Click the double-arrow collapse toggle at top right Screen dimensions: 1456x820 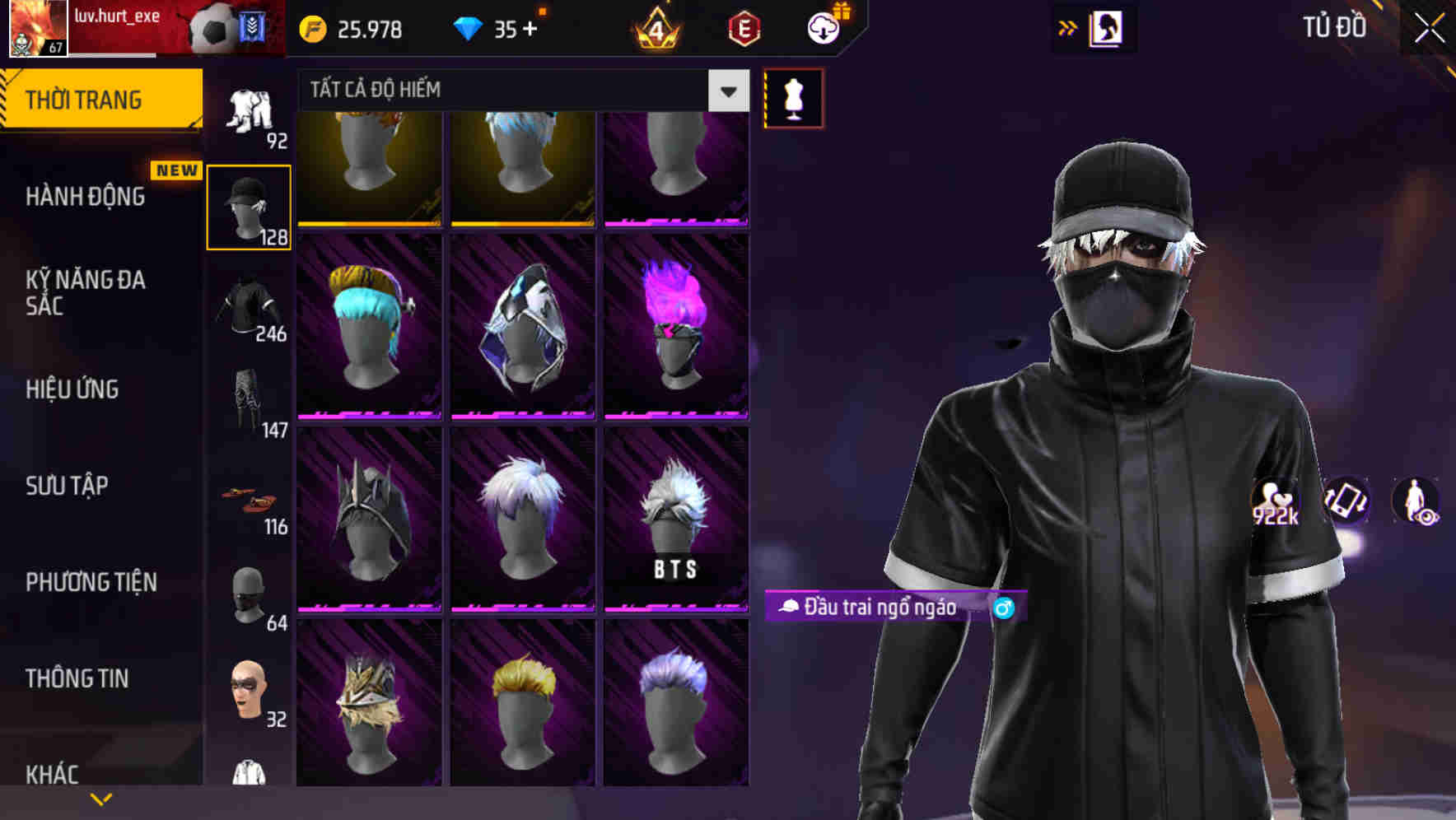[x=1068, y=26]
